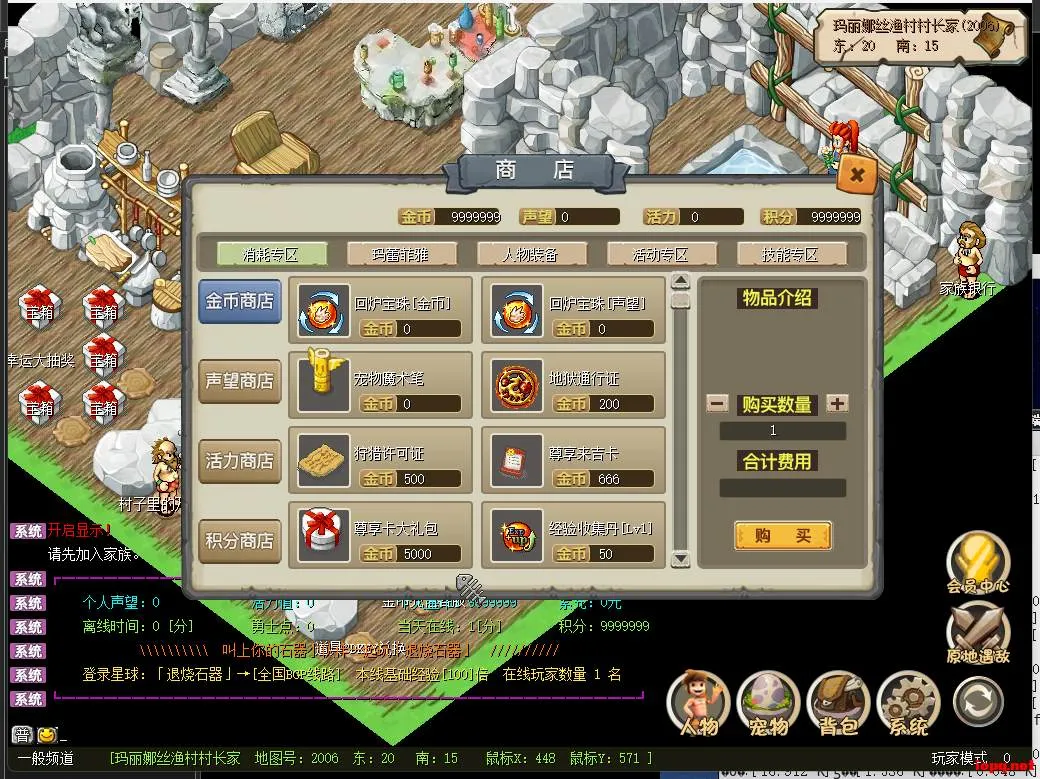Open the 活力商店 category
The width and height of the screenshot is (1040, 779).
pyautogui.click(x=239, y=461)
